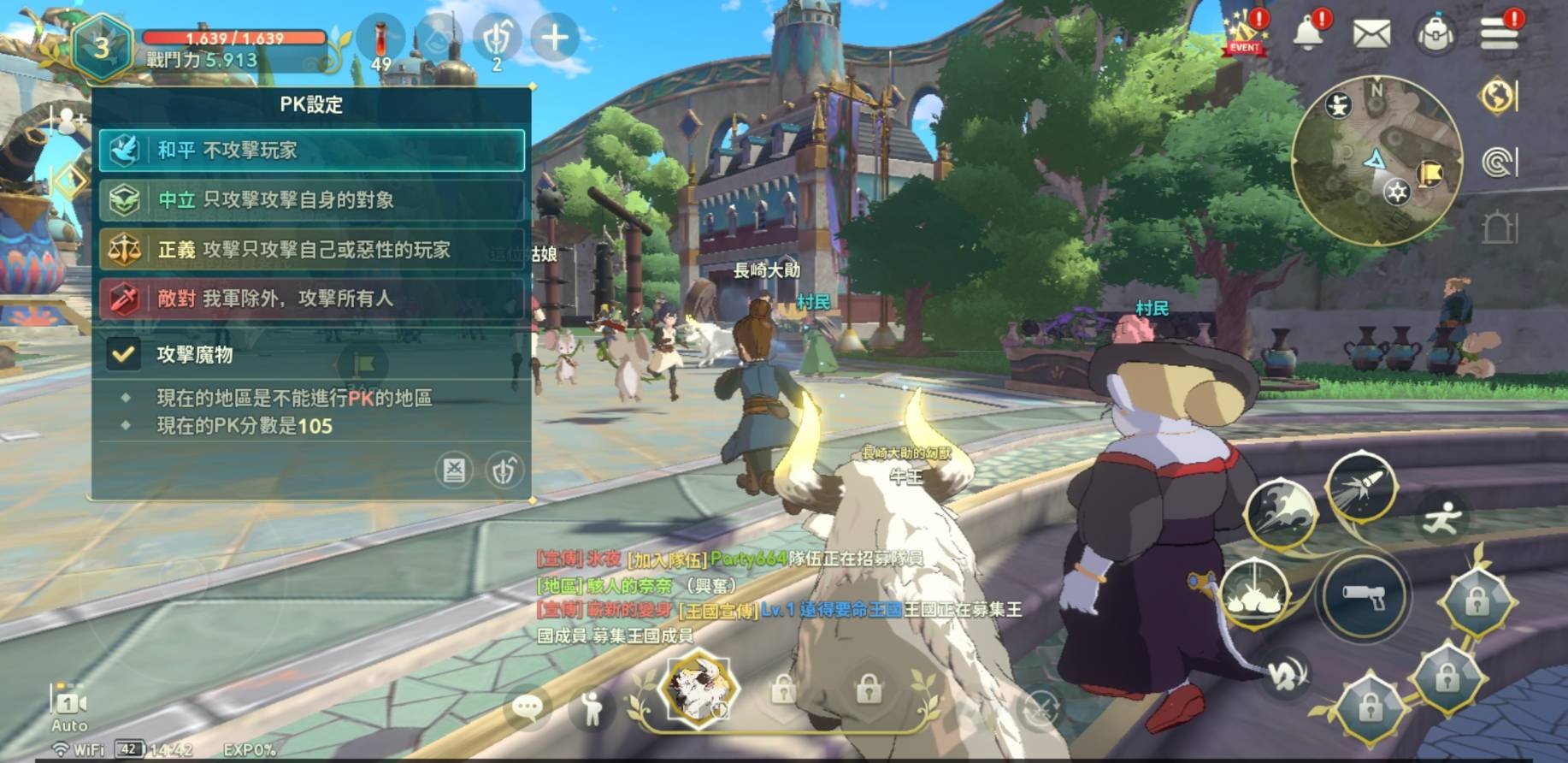Open the world globe map button
Viewport: 1568px width, 763px height.
pos(1498,96)
